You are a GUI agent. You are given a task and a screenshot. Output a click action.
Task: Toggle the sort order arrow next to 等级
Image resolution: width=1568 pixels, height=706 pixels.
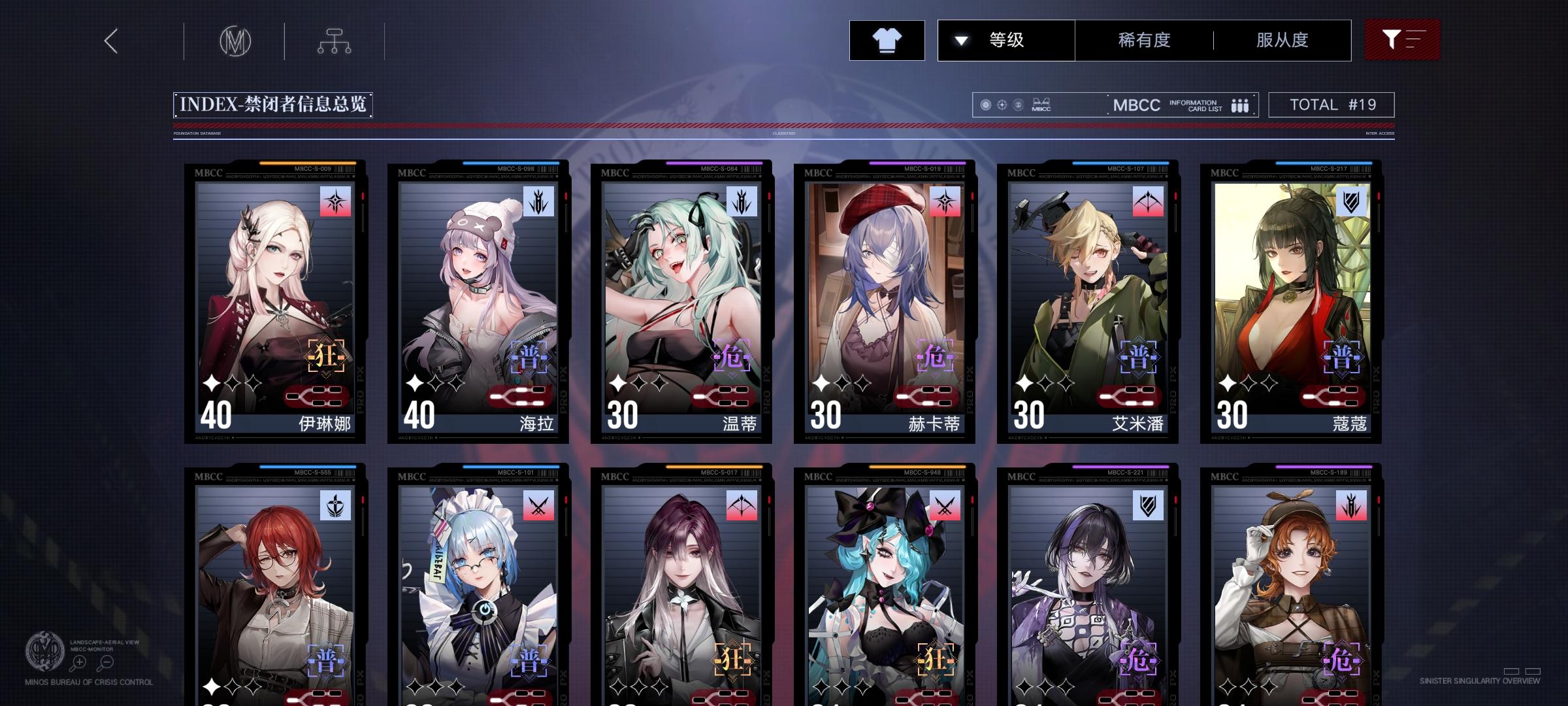[x=960, y=39]
